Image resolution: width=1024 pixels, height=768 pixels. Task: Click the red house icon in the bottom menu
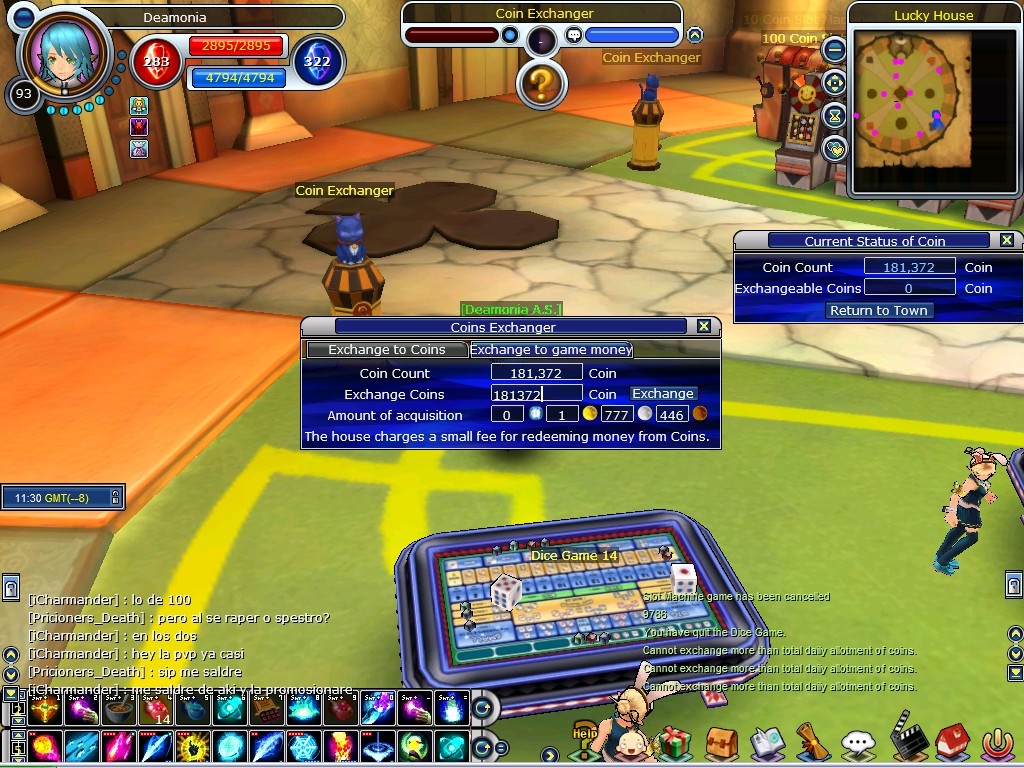click(952, 742)
